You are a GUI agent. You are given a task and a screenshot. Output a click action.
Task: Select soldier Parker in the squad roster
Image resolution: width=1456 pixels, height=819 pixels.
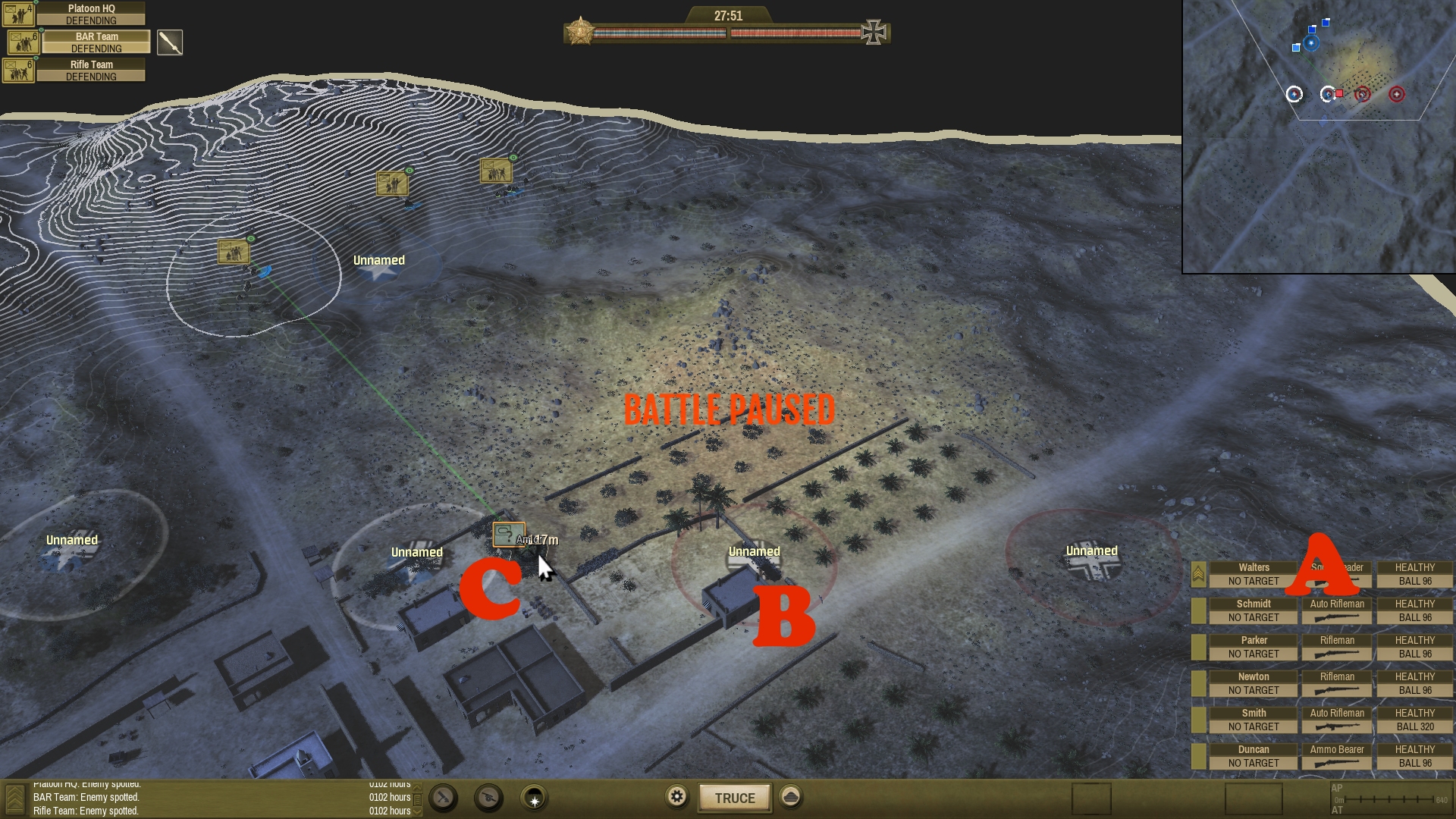pos(1253,647)
